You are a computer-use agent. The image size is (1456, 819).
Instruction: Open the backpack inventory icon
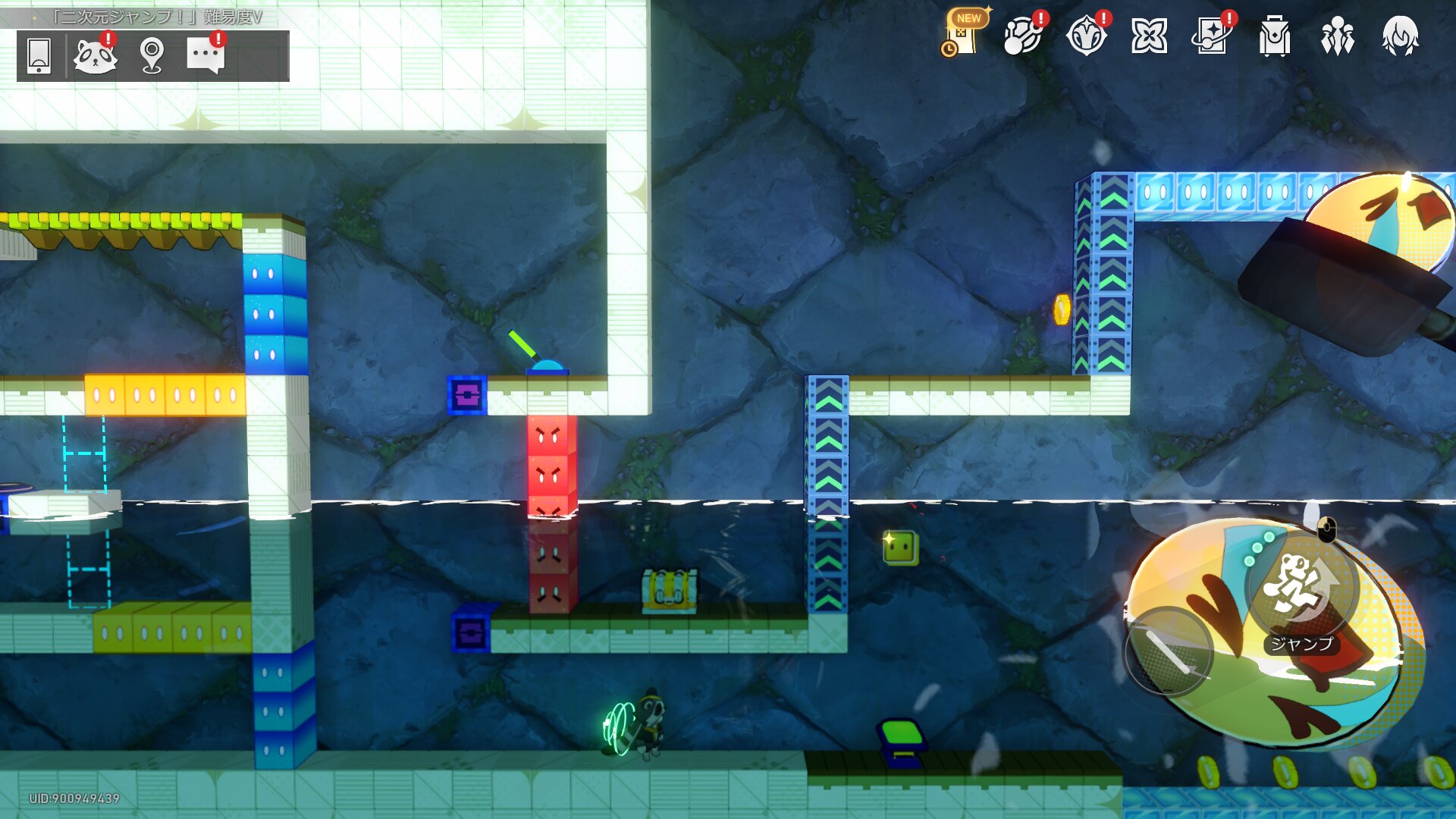click(x=1275, y=36)
